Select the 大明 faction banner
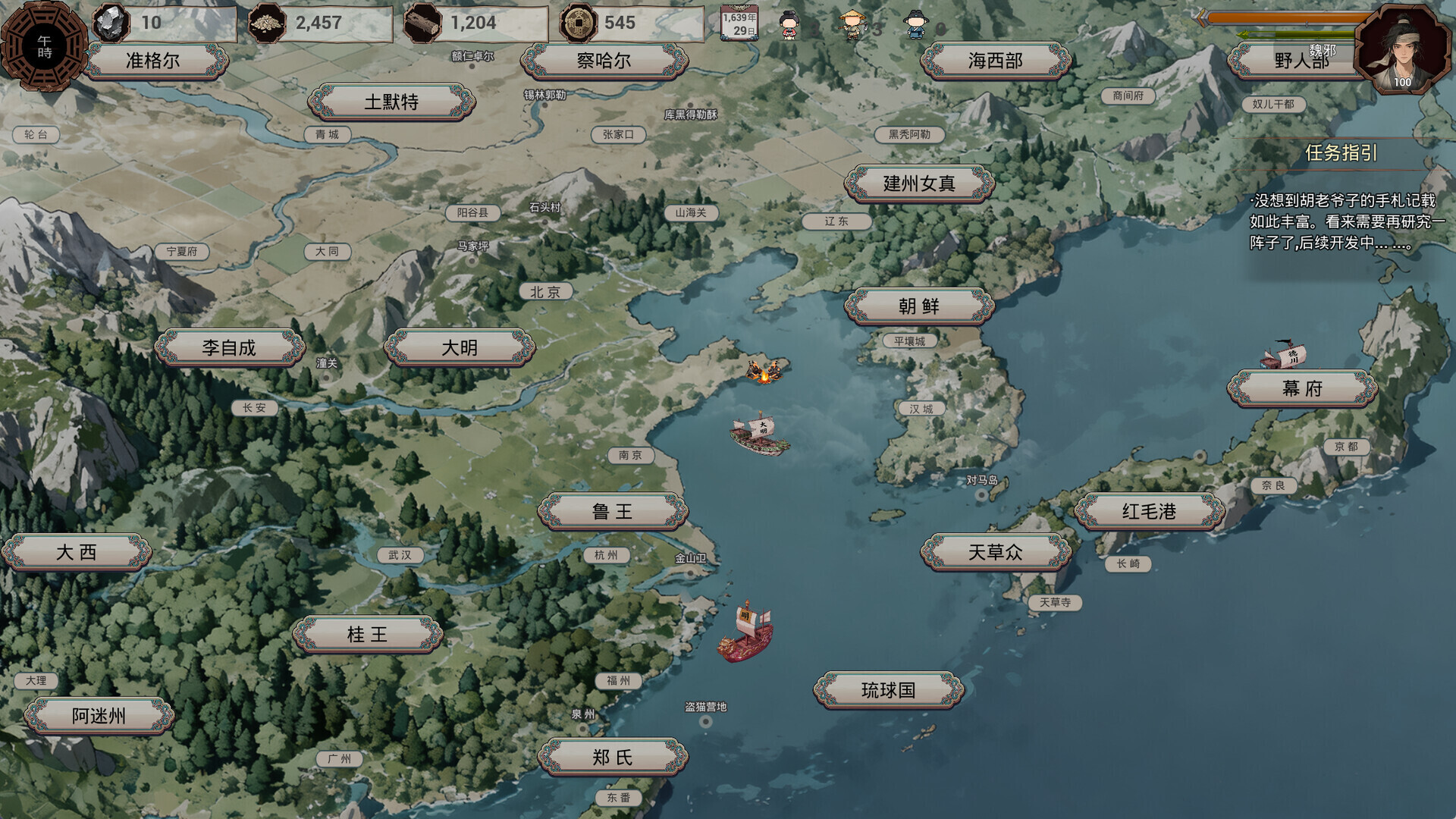The height and width of the screenshot is (819, 1456). (460, 347)
